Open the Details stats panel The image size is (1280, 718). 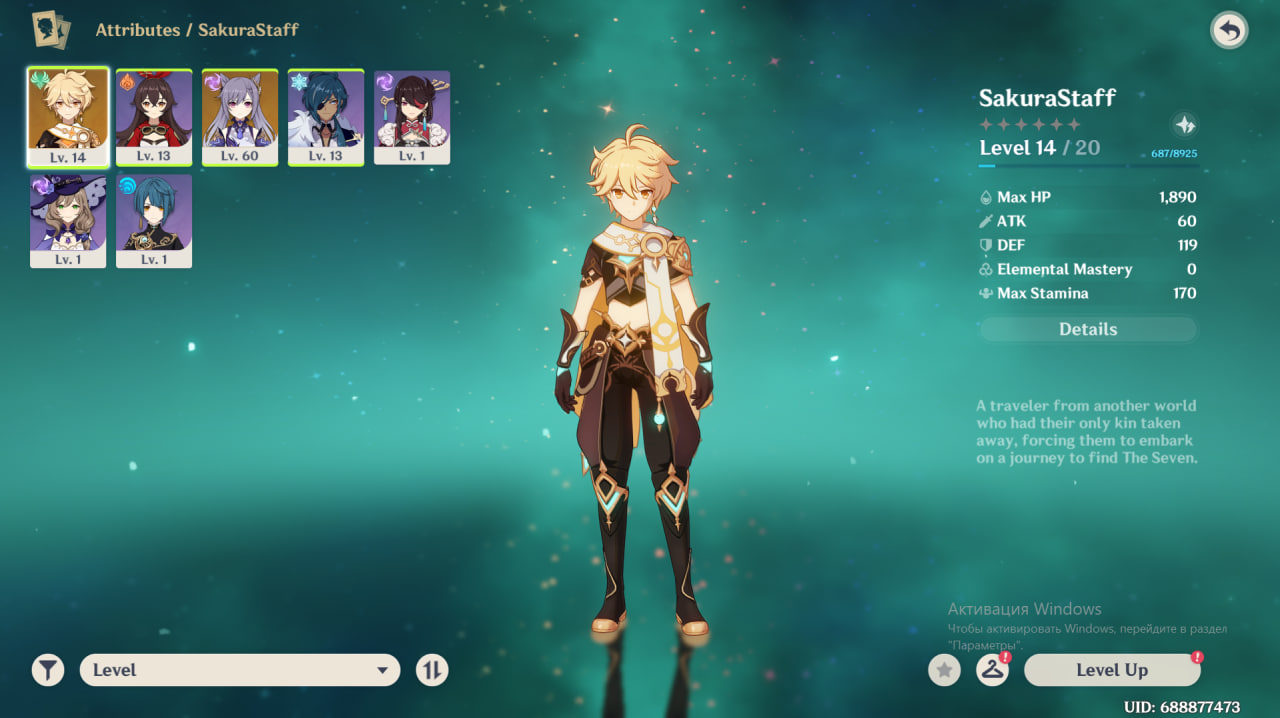point(1088,330)
